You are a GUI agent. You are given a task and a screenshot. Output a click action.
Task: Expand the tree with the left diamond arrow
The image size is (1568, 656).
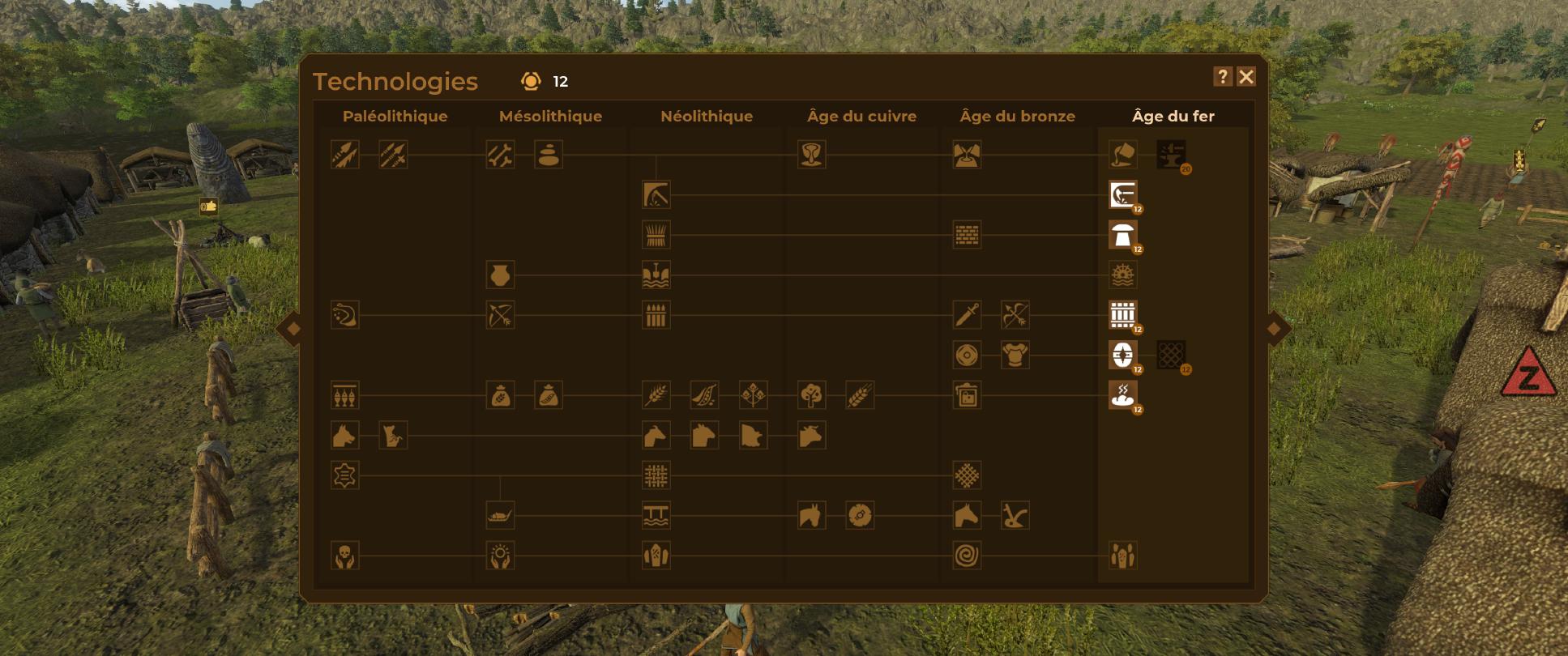tap(294, 328)
